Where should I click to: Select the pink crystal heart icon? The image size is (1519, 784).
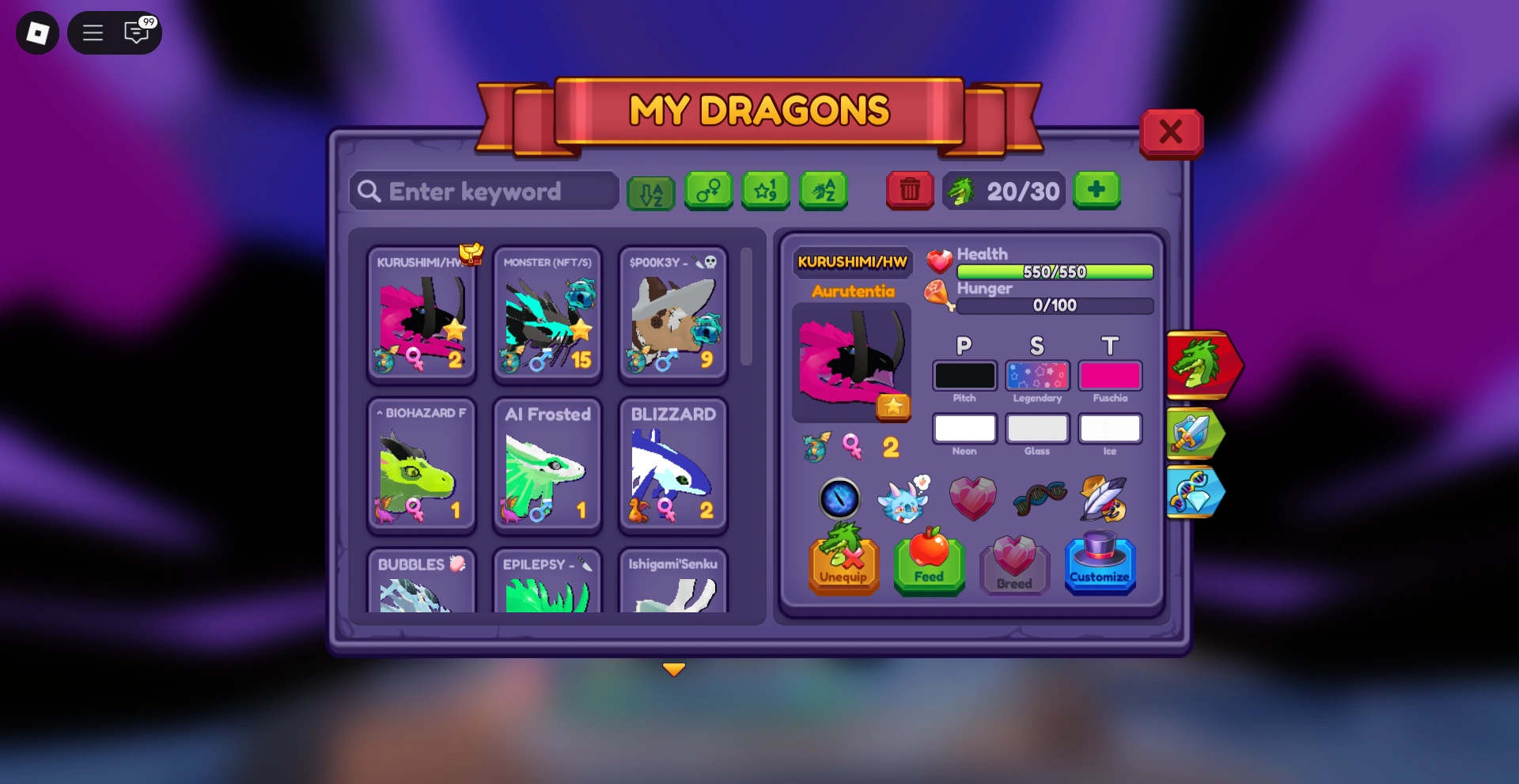972,497
